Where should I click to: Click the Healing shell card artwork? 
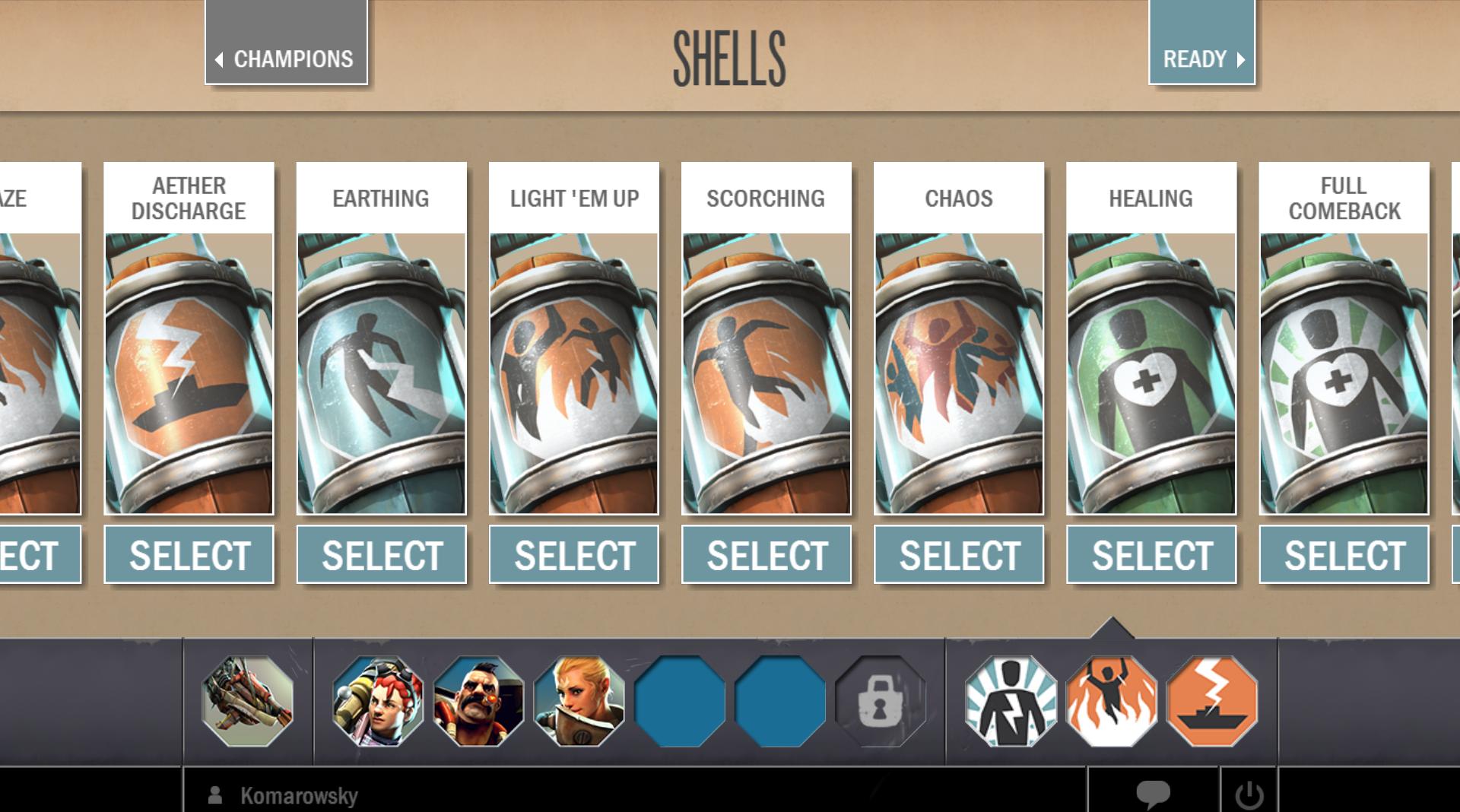(1151, 373)
